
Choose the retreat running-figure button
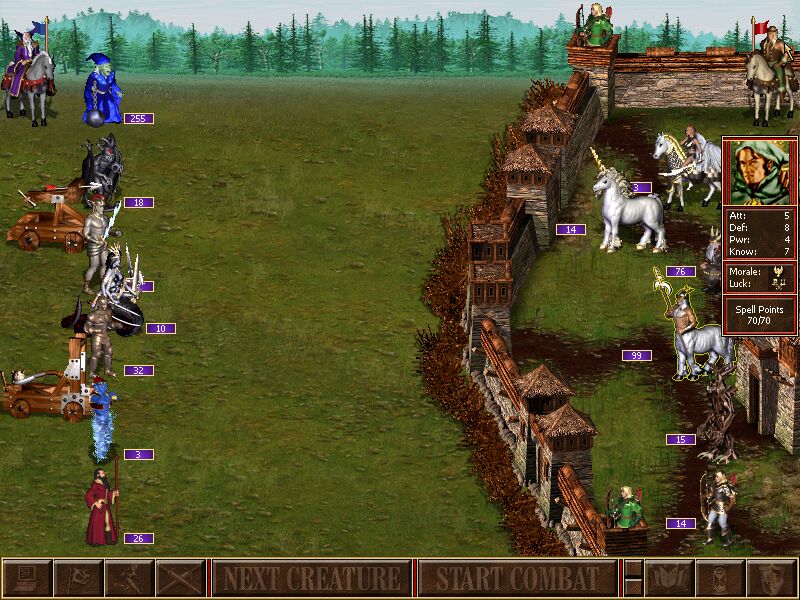(129, 578)
